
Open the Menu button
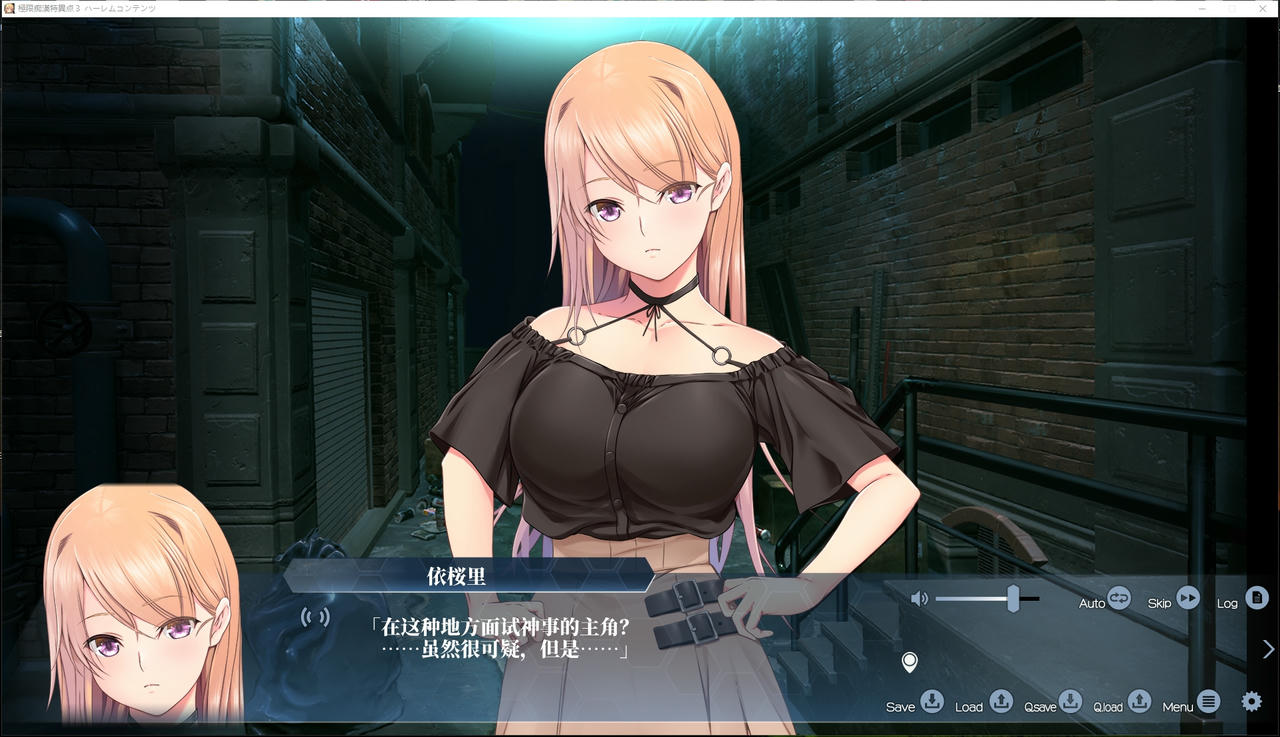tap(1208, 701)
